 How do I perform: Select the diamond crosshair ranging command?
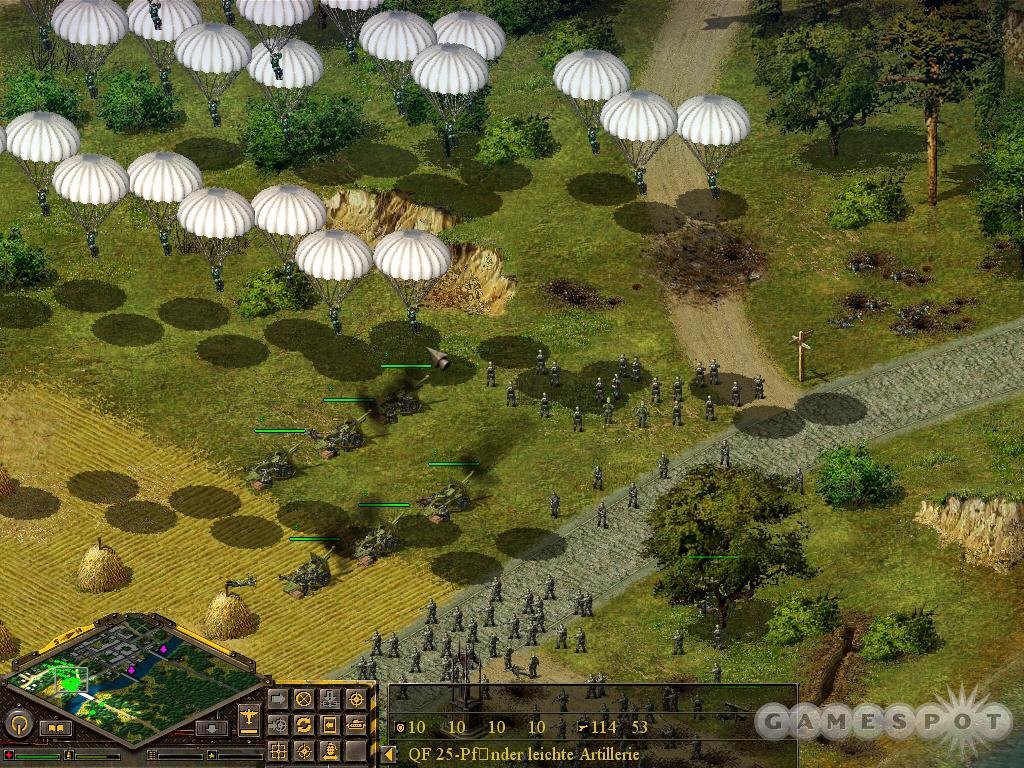(x=303, y=750)
